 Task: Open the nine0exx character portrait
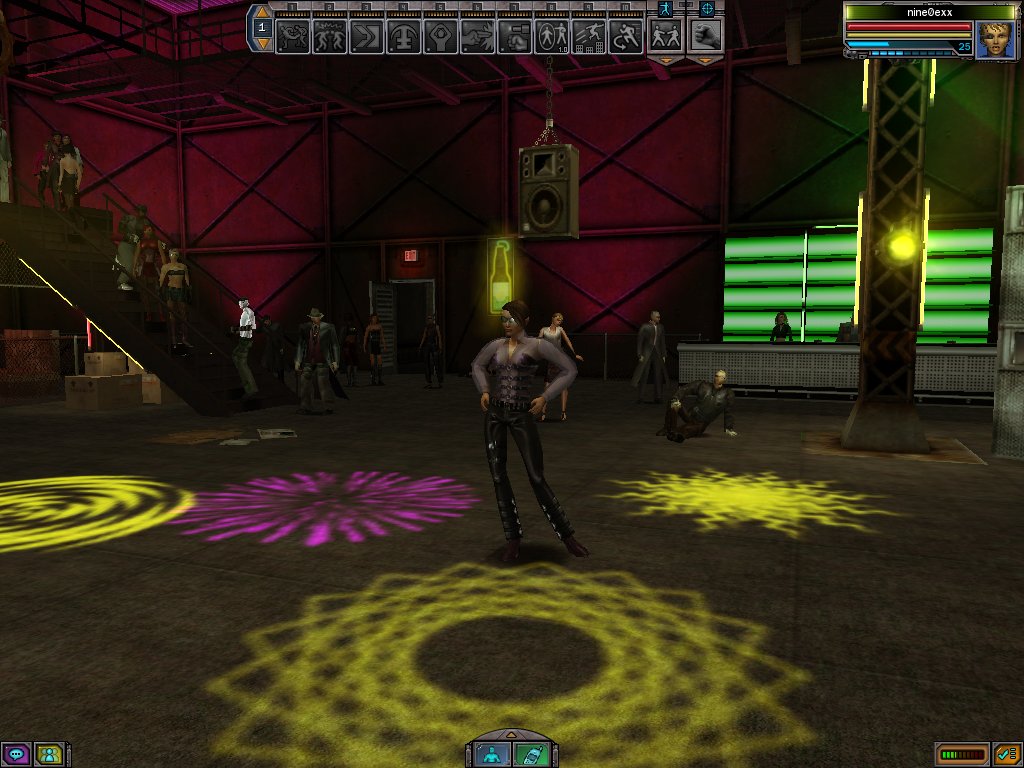tap(995, 40)
